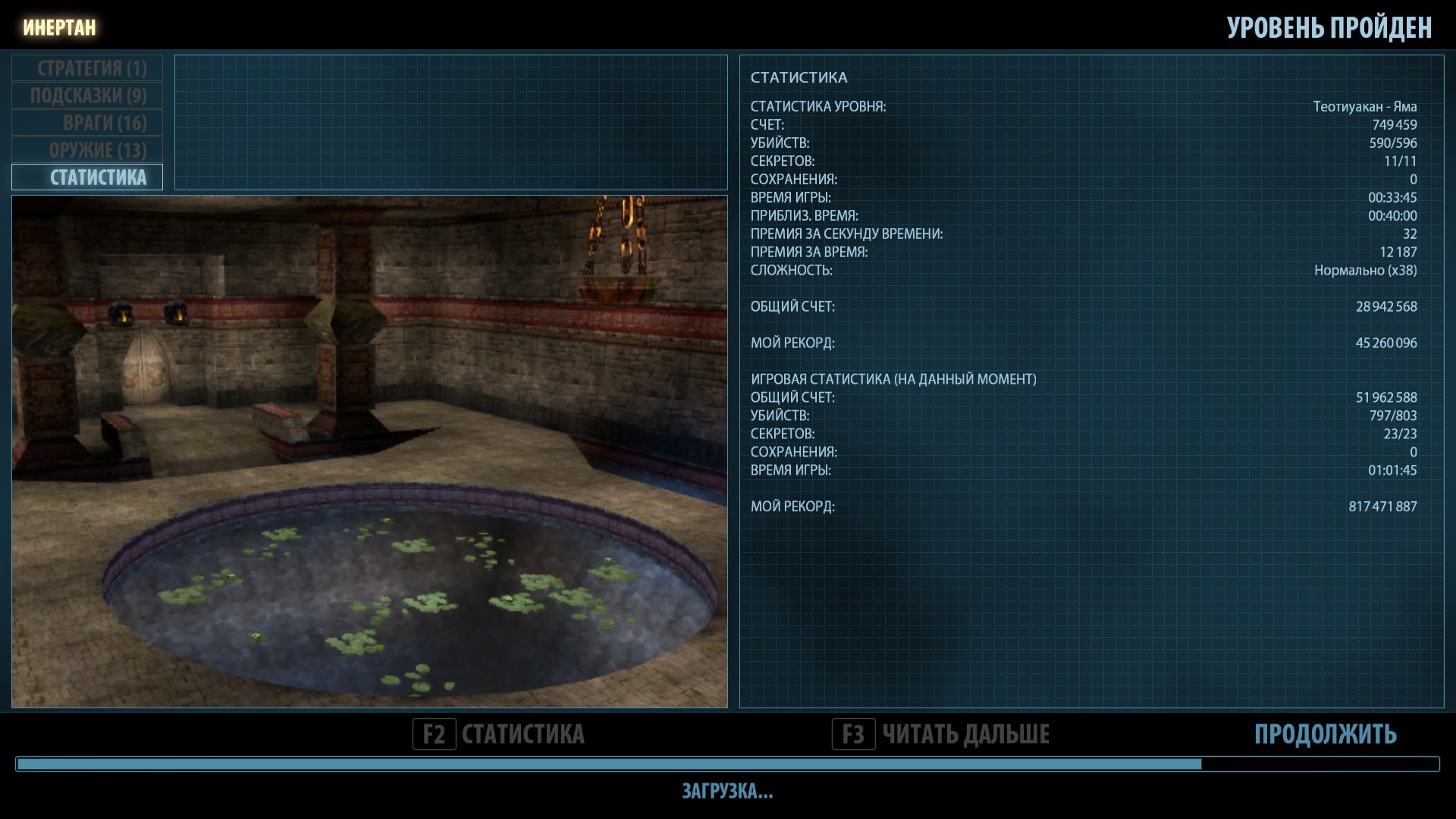
Task: Open the Стратегия (1) tab
Action: (88, 68)
